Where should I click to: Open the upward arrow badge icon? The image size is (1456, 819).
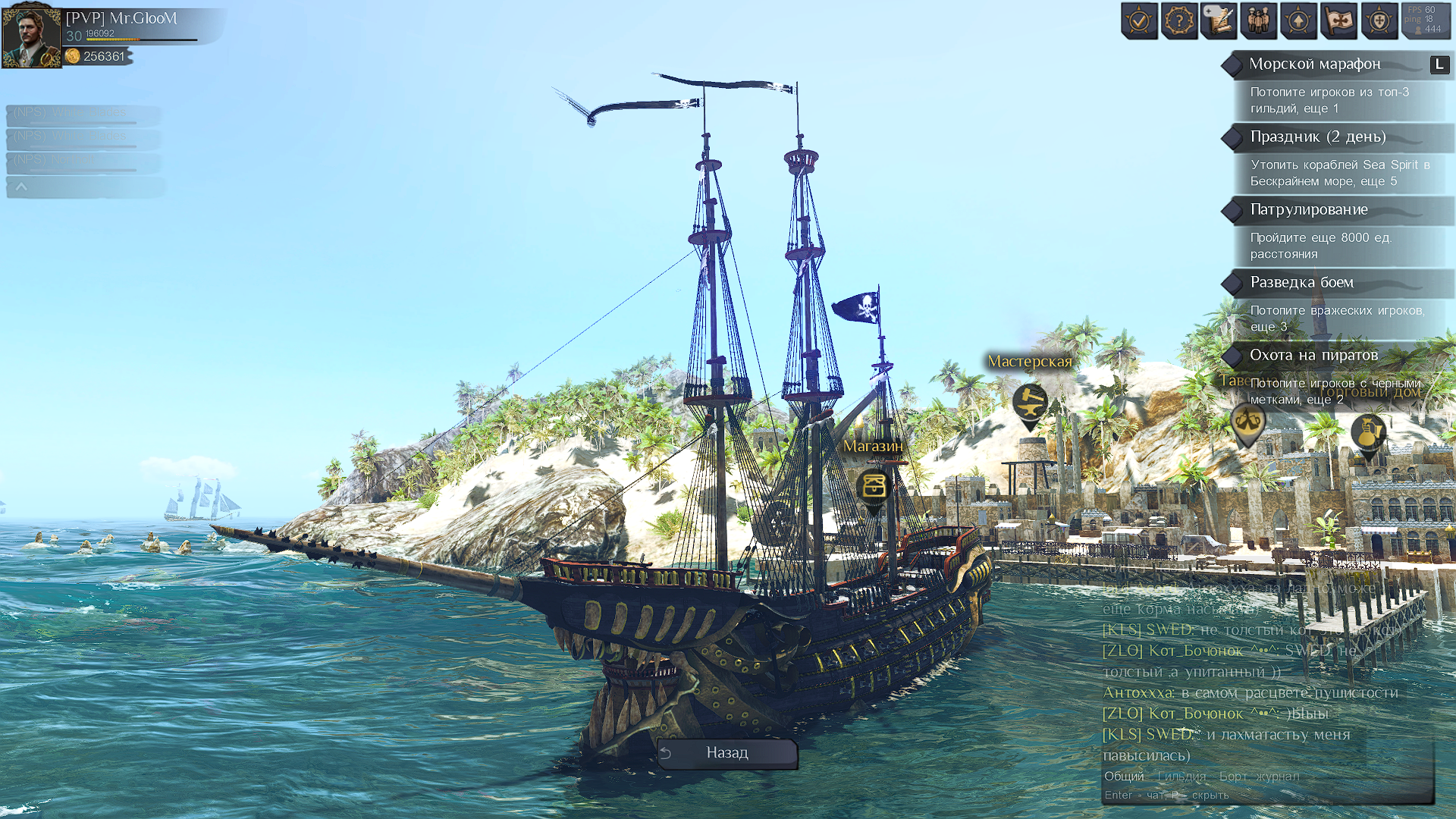coord(1298,20)
